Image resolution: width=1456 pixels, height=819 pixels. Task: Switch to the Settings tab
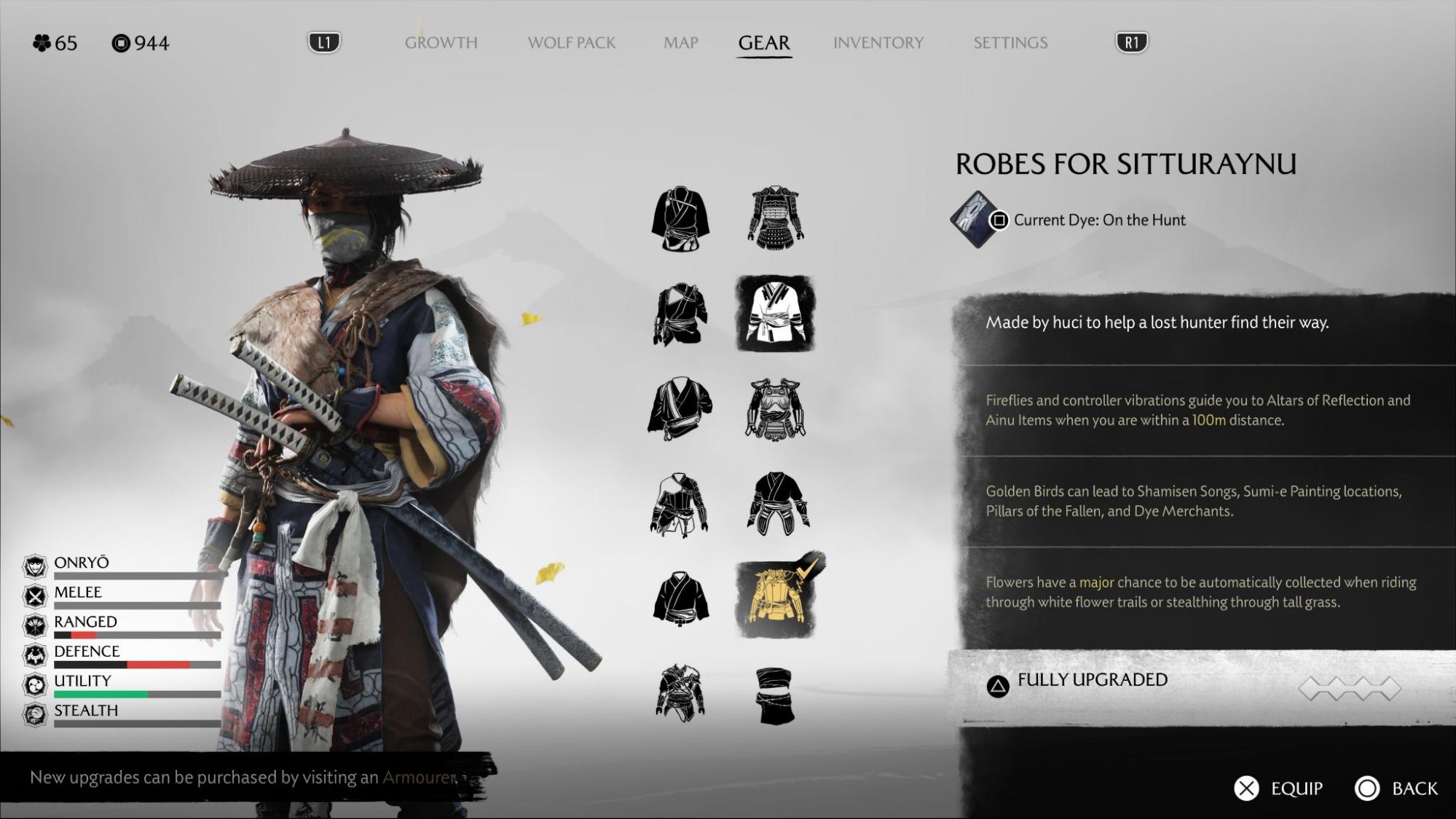click(1010, 43)
